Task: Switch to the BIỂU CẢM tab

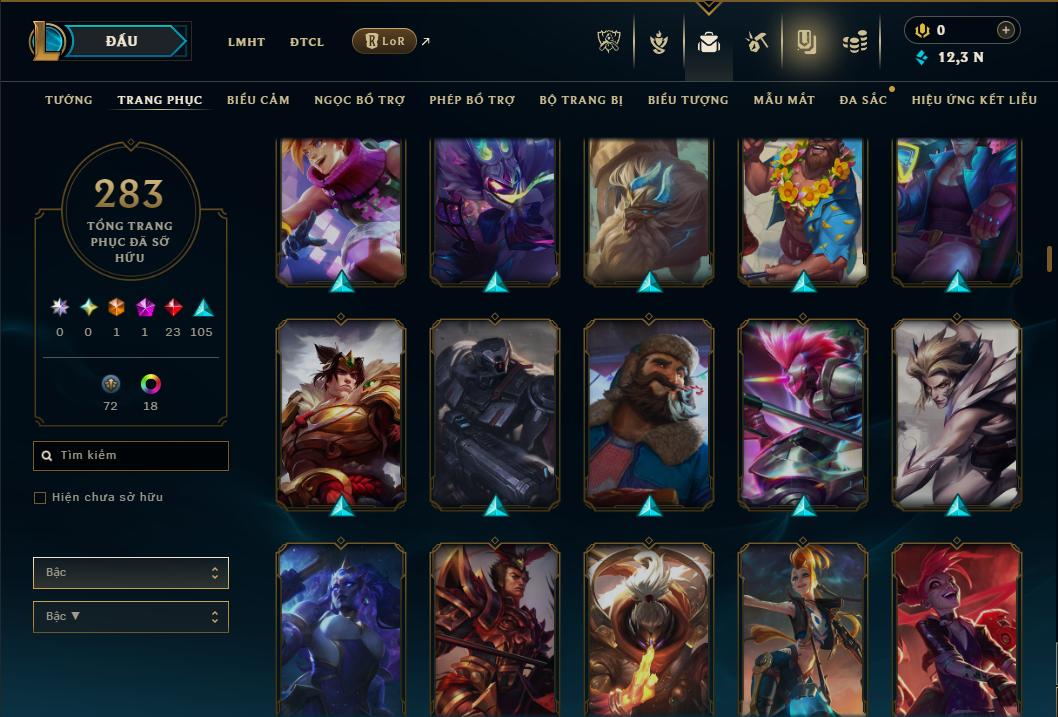Action: click(x=258, y=100)
